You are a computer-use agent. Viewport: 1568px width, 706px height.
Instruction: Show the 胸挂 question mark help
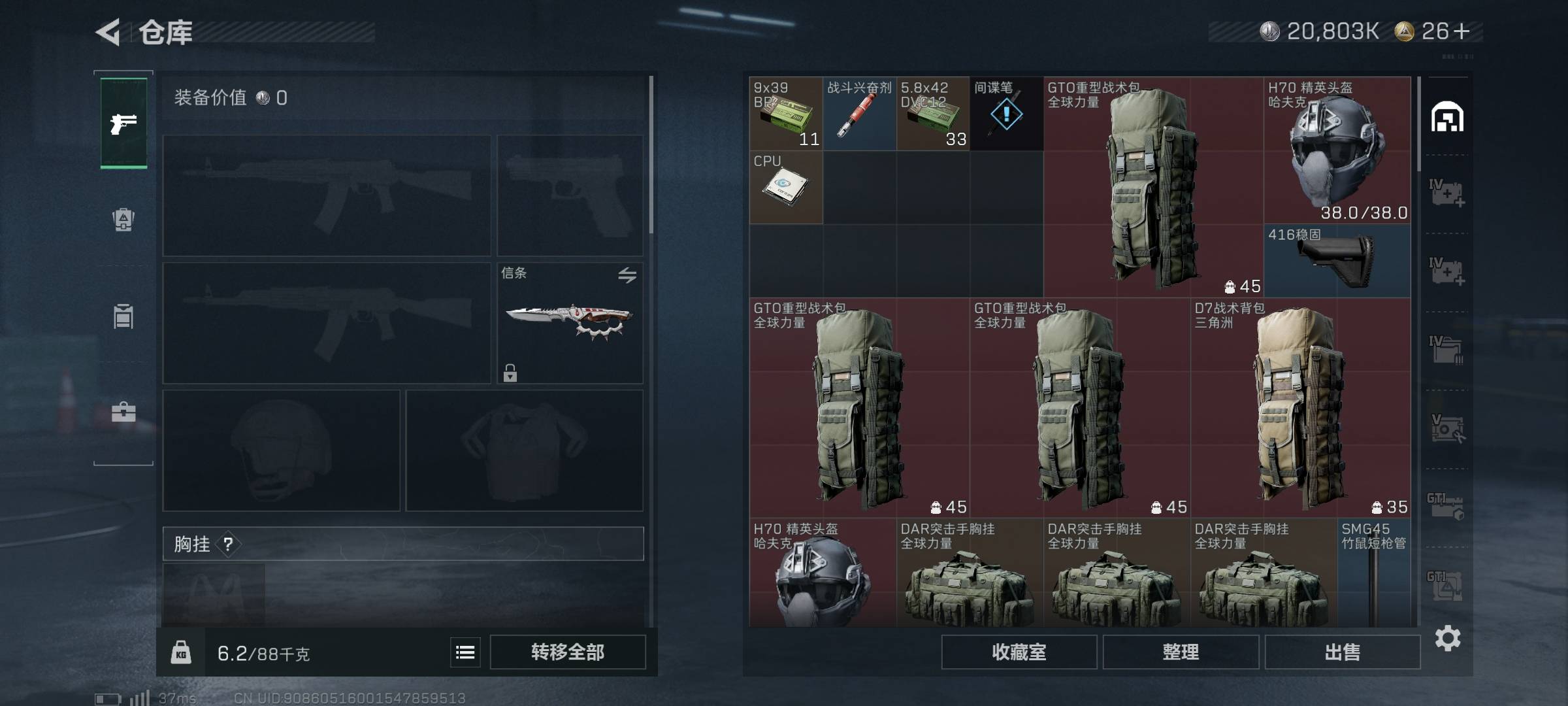click(x=228, y=544)
